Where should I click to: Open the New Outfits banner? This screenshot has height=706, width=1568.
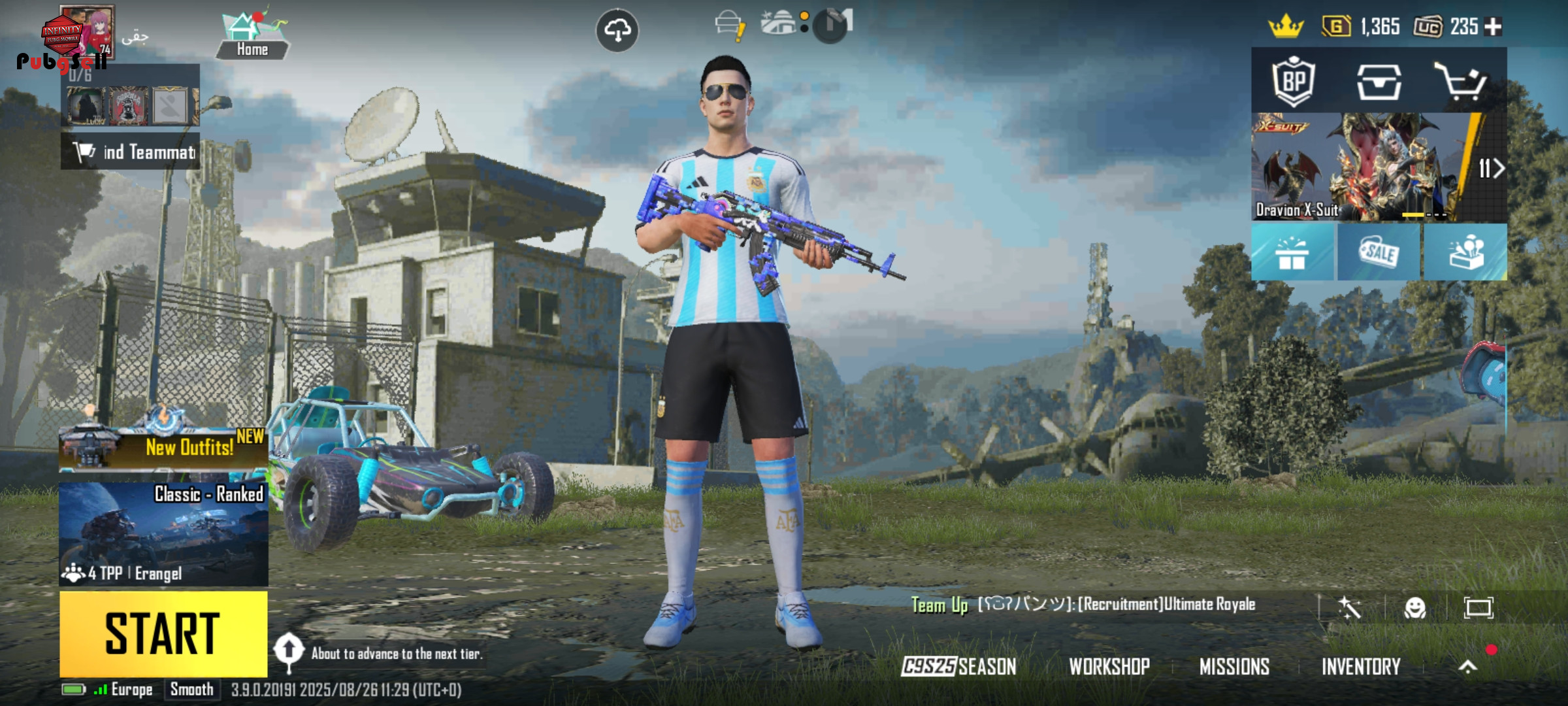coord(163,447)
